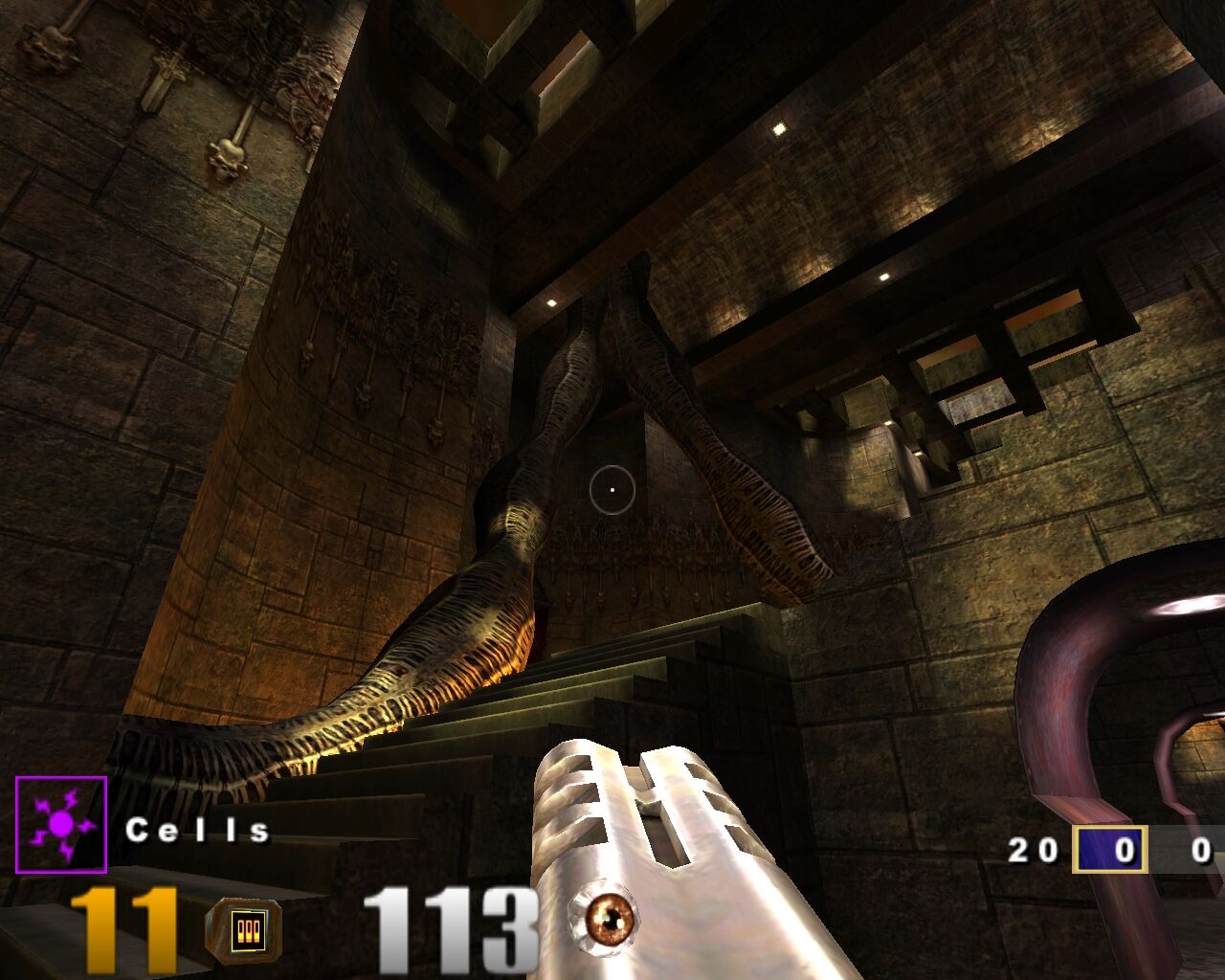Image resolution: width=1225 pixels, height=980 pixels.
Task: Click the eyeball player portrait icon
Action: 605,921
